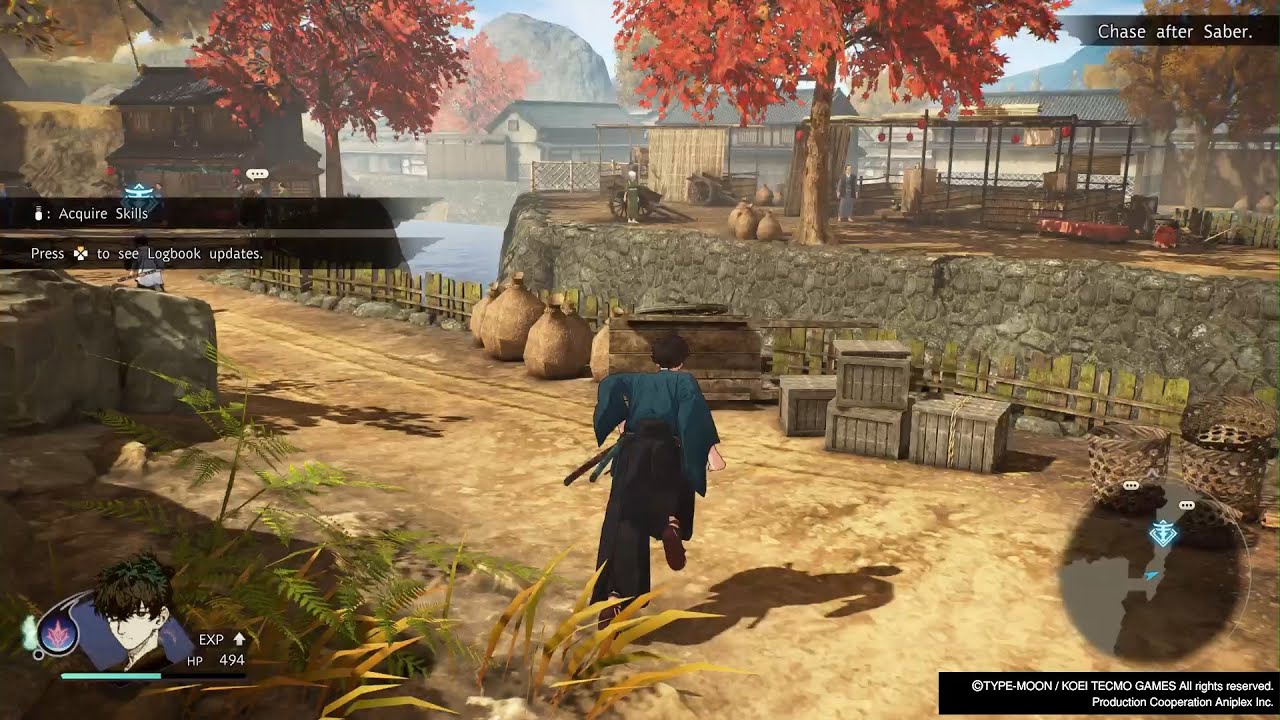Screen dimensions: 1280x720
Task: Select the blue objective marker on the minimap
Action: point(1162,533)
